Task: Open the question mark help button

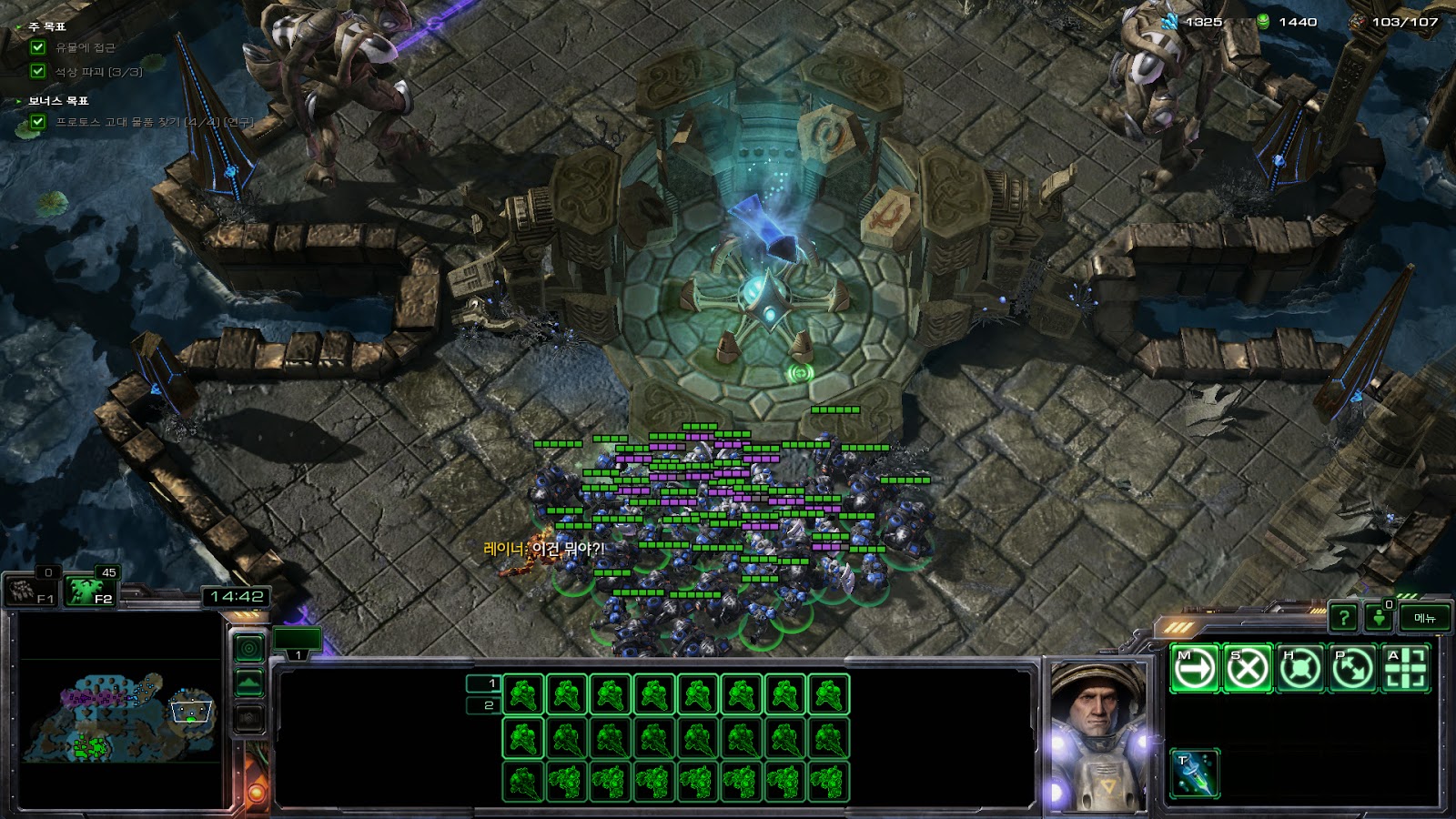Action: click(1343, 619)
